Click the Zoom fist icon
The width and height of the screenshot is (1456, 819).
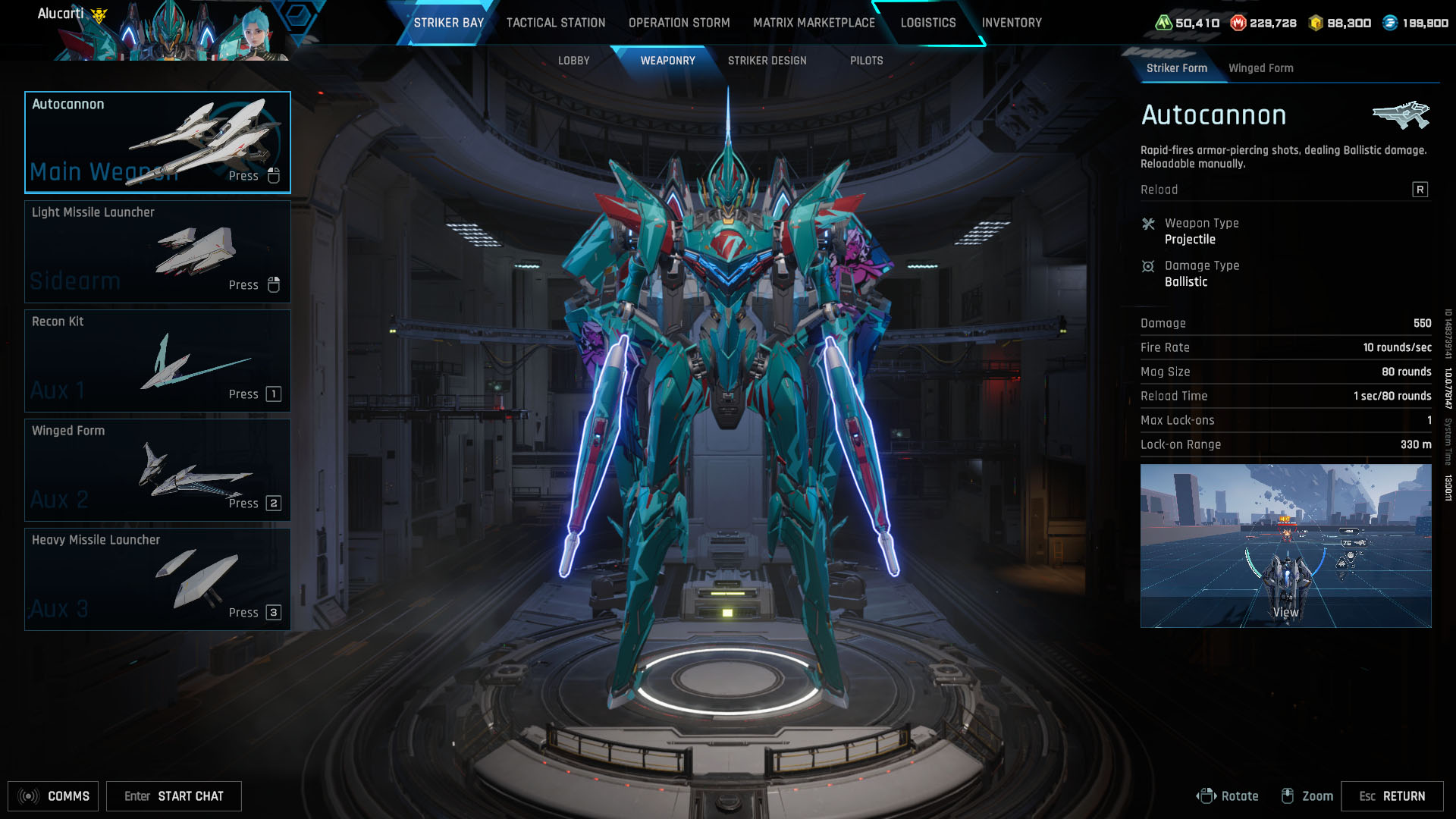pos(1288,795)
